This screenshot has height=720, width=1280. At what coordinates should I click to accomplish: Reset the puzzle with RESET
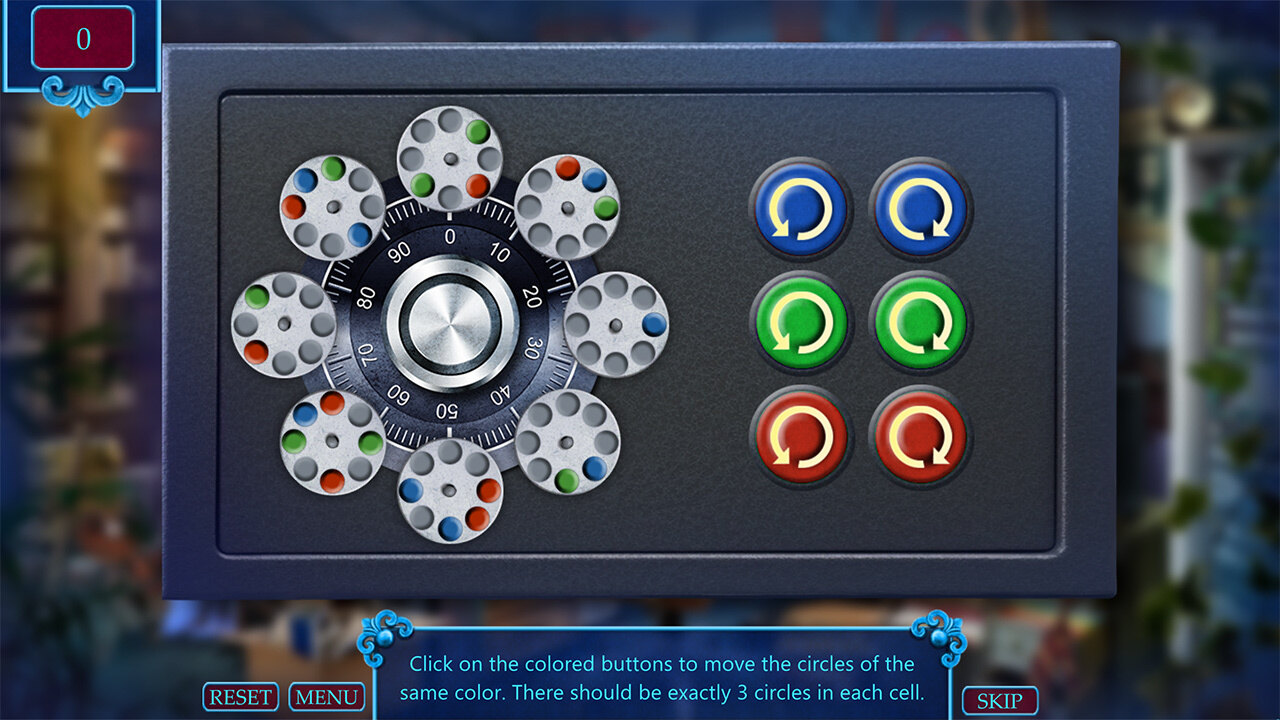click(x=241, y=697)
